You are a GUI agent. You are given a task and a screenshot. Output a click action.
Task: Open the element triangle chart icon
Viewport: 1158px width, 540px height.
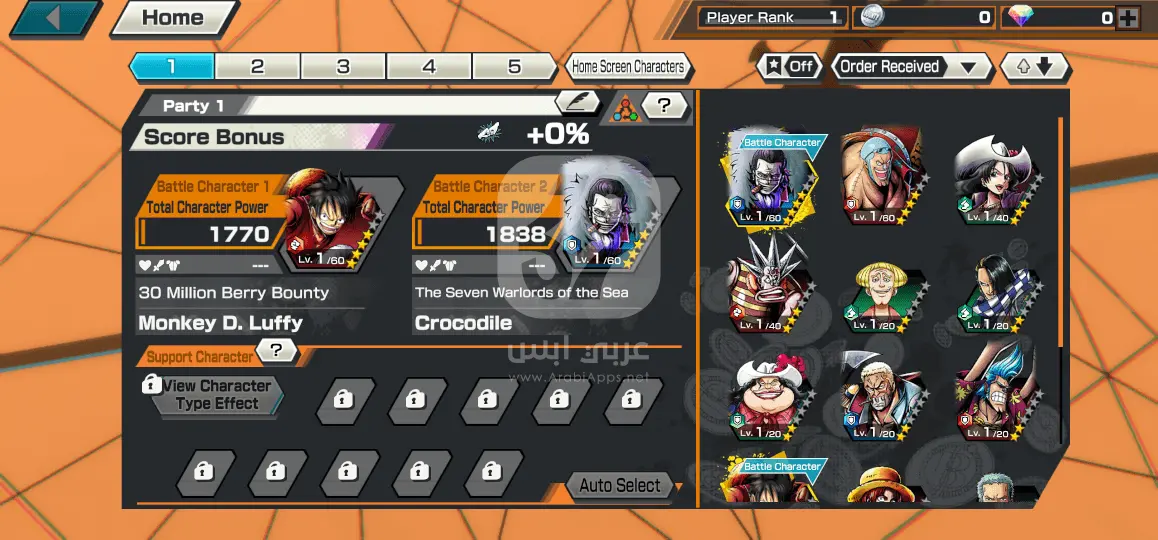pyautogui.click(x=624, y=105)
